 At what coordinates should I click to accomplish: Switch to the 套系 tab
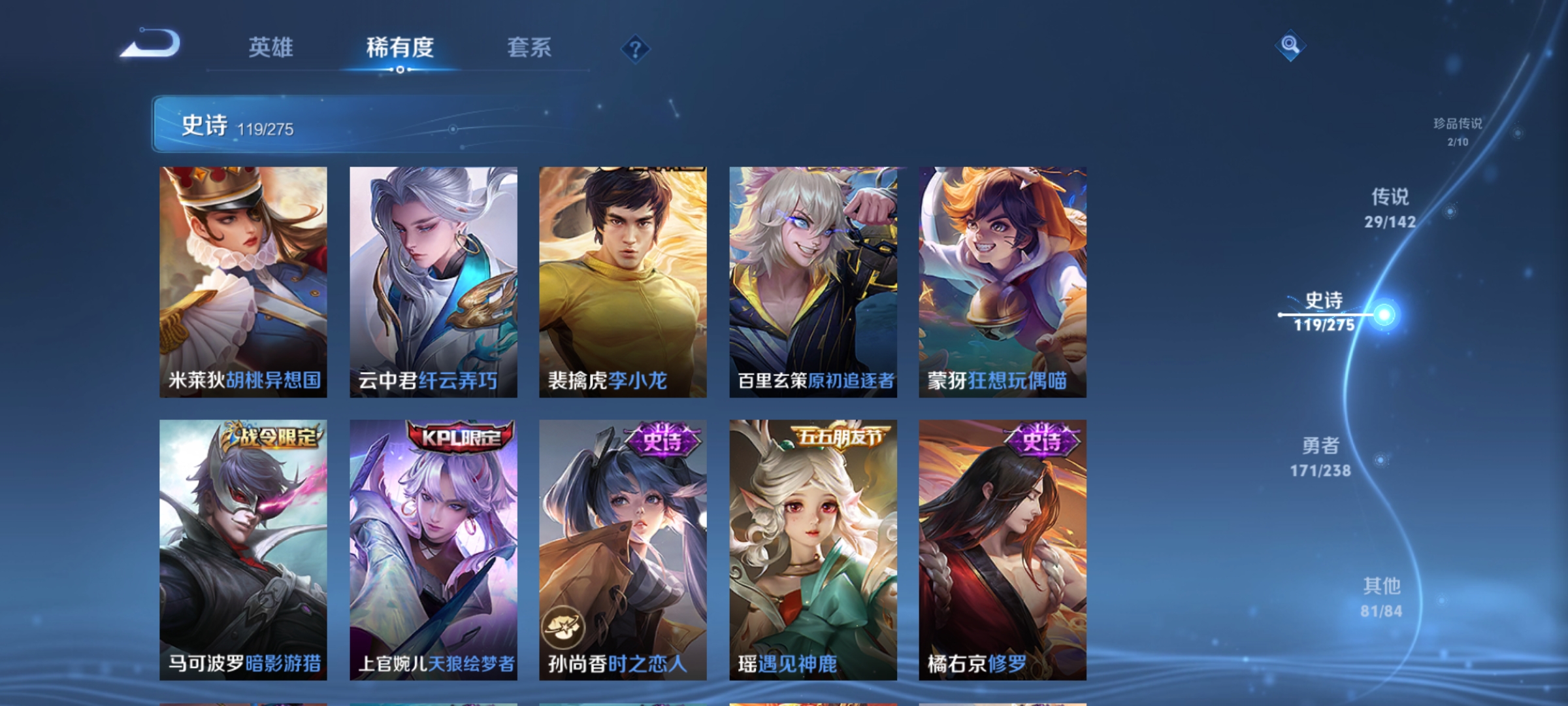click(x=529, y=48)
